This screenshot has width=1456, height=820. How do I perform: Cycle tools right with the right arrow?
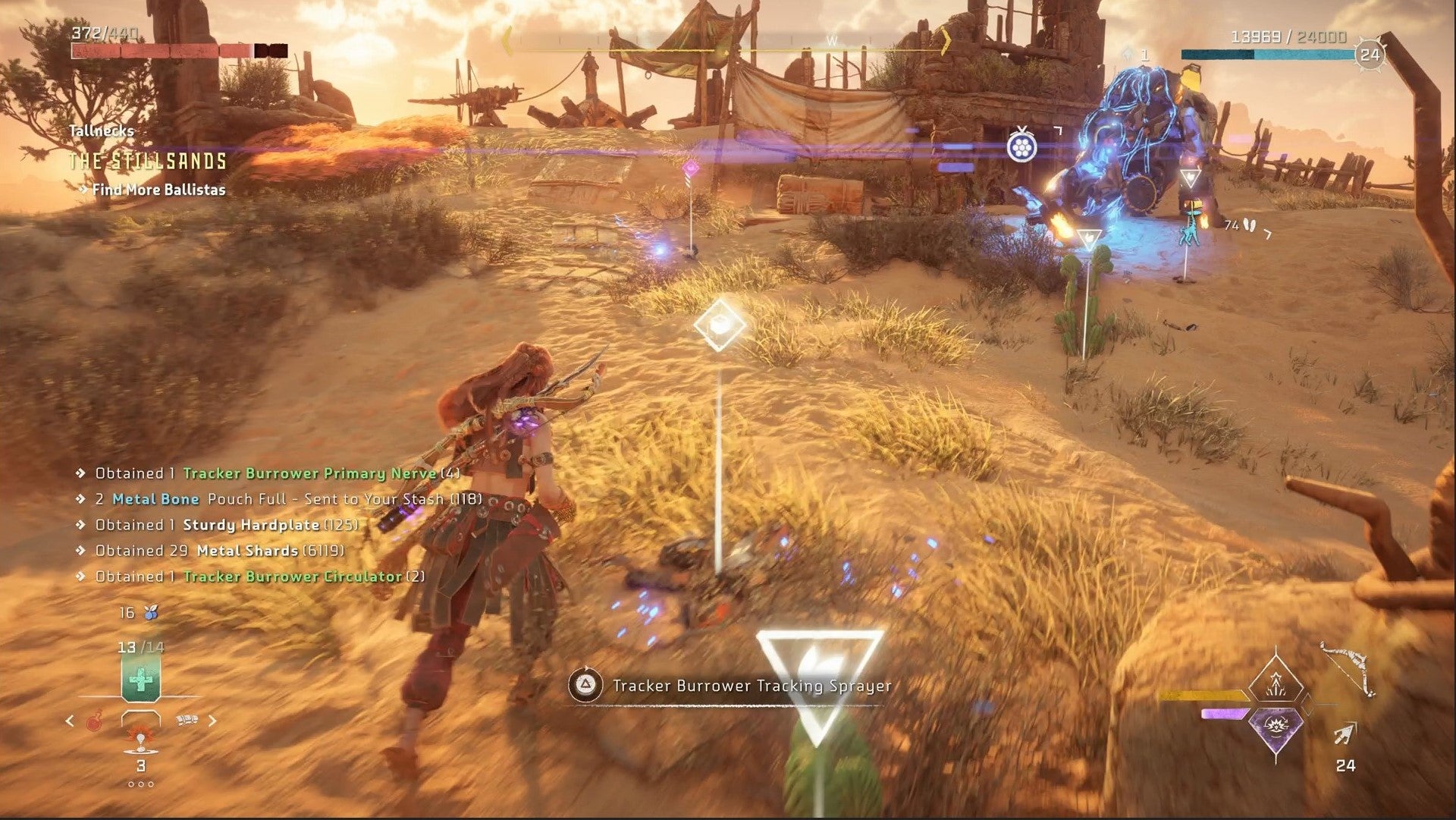pos(212,721)
